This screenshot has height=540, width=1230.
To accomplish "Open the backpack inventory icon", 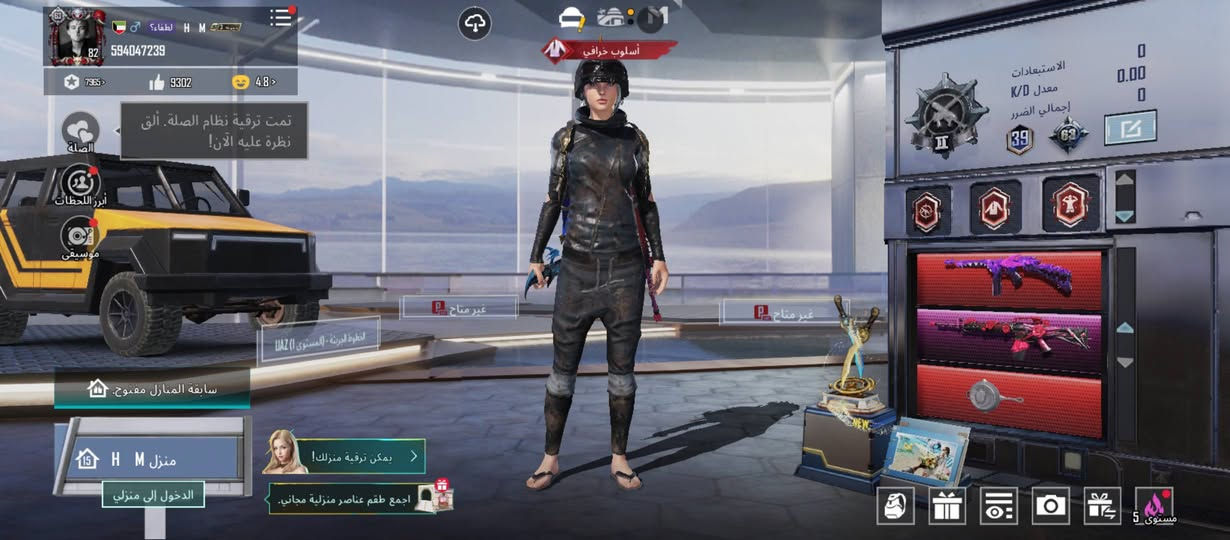I will click(x=896, y=505).
